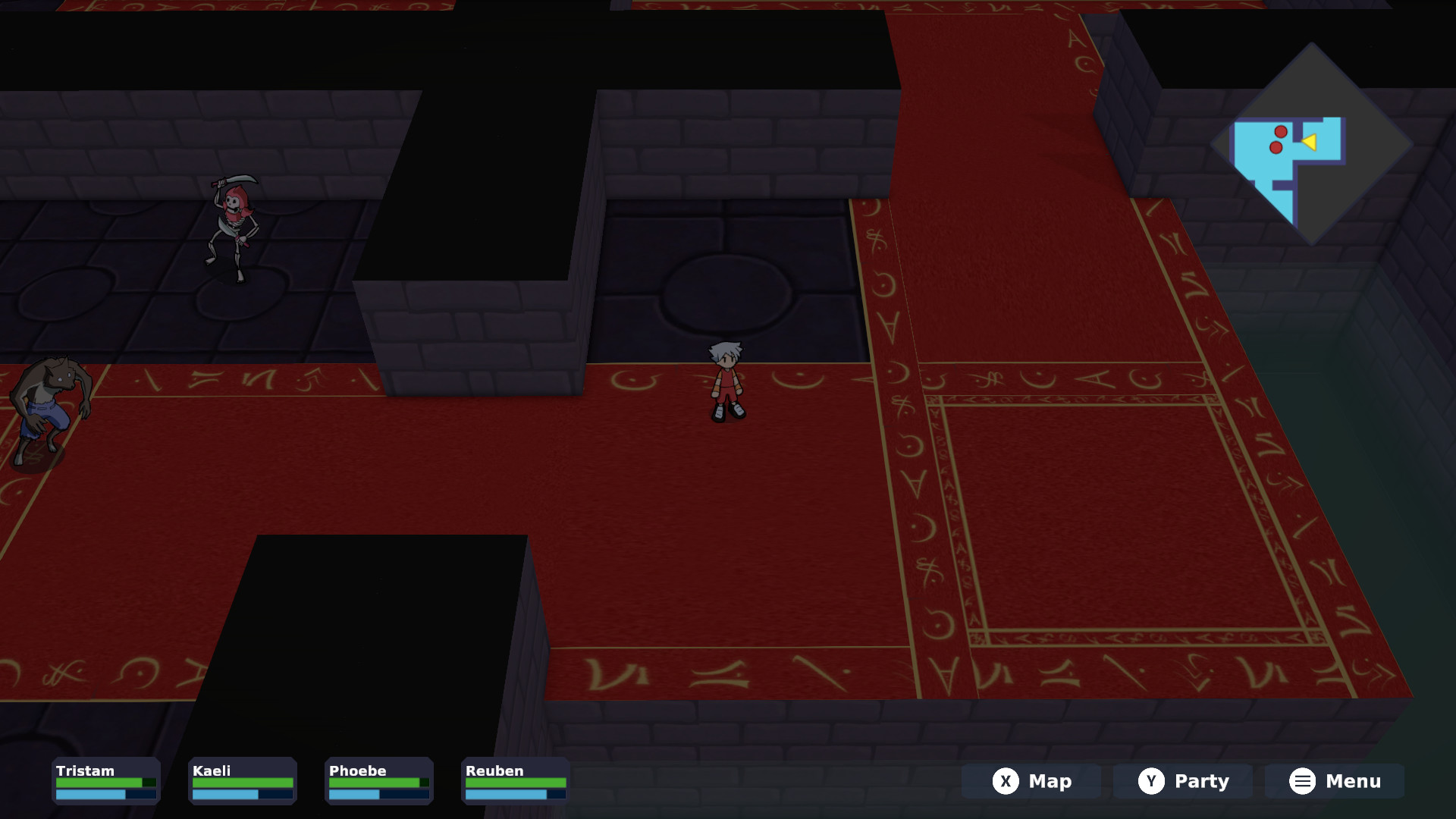Expand Reuben's party status panel

(x=515, y=780)
